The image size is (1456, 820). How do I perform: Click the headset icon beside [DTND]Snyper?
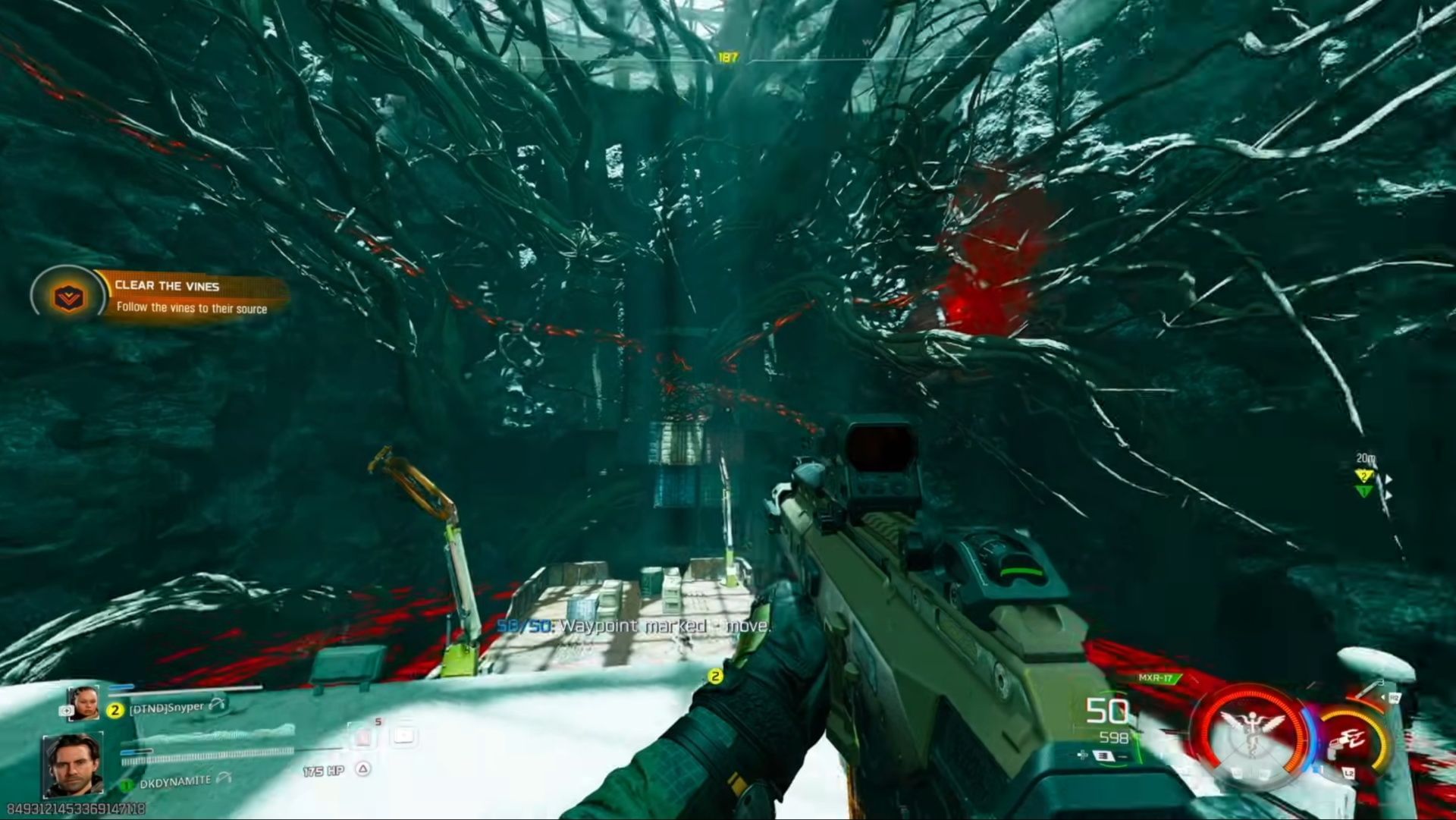217,705
